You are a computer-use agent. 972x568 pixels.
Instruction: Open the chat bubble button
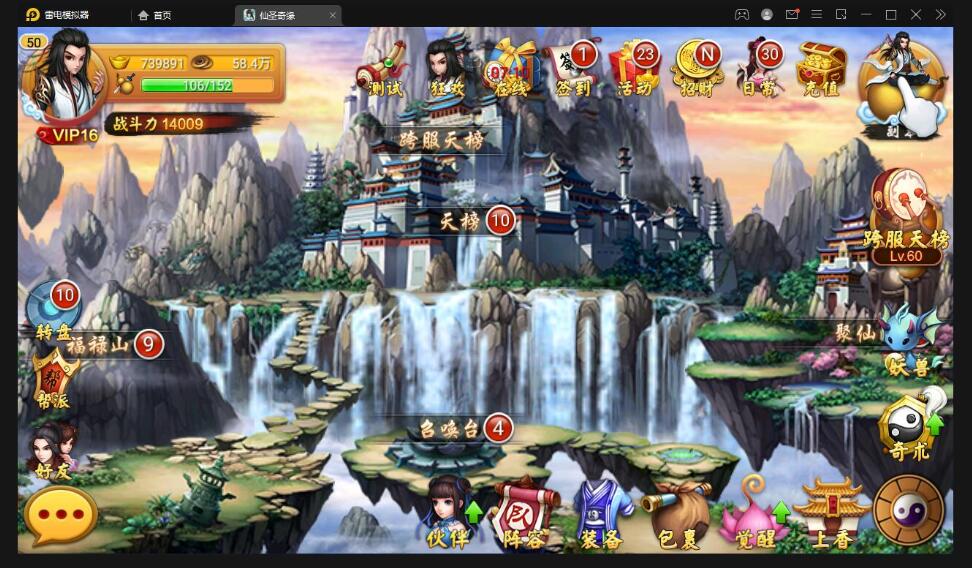pyautogui.click(x=61, y=516)
